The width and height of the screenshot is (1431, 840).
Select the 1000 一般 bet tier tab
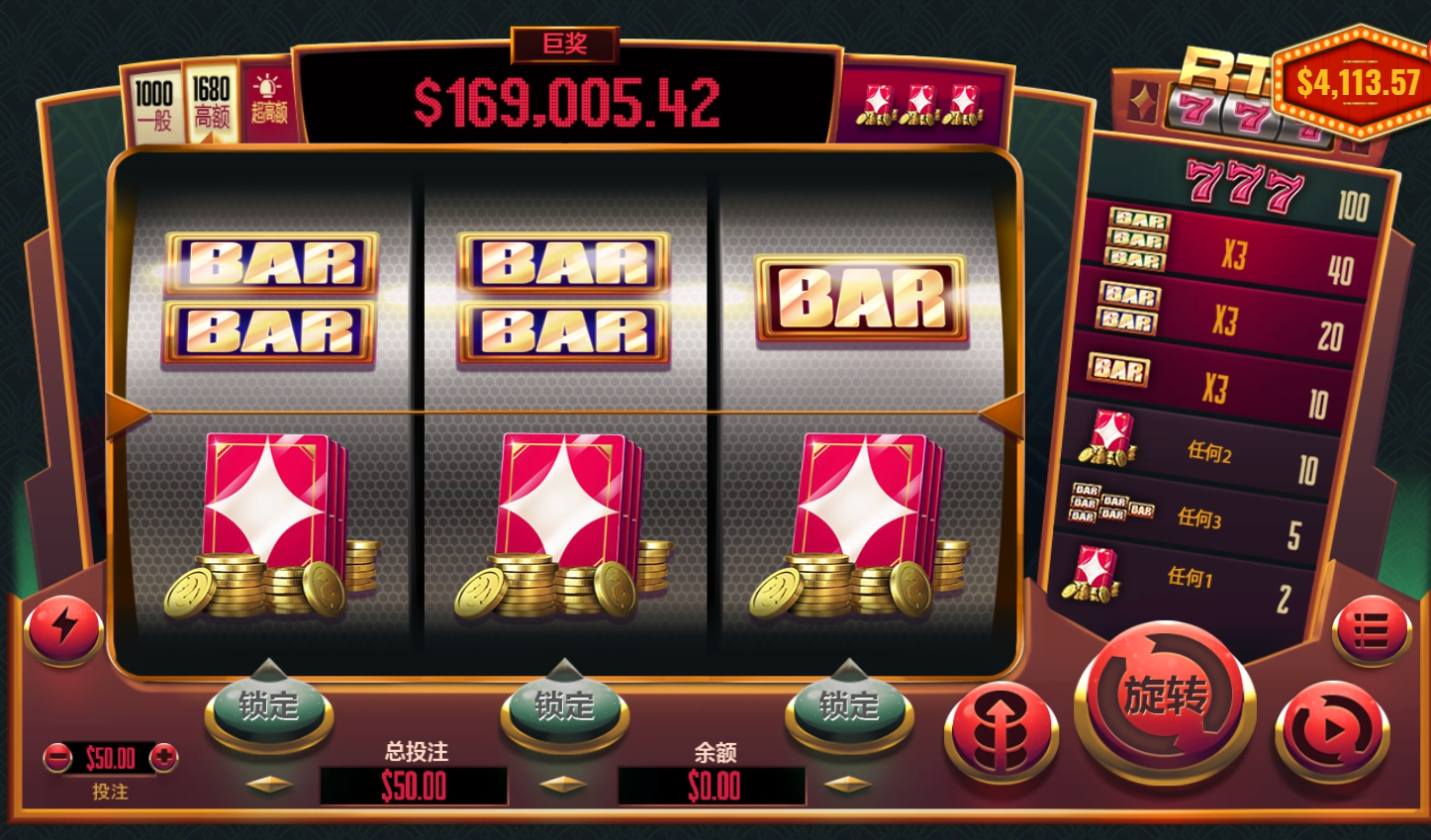(x=153, y=105)
